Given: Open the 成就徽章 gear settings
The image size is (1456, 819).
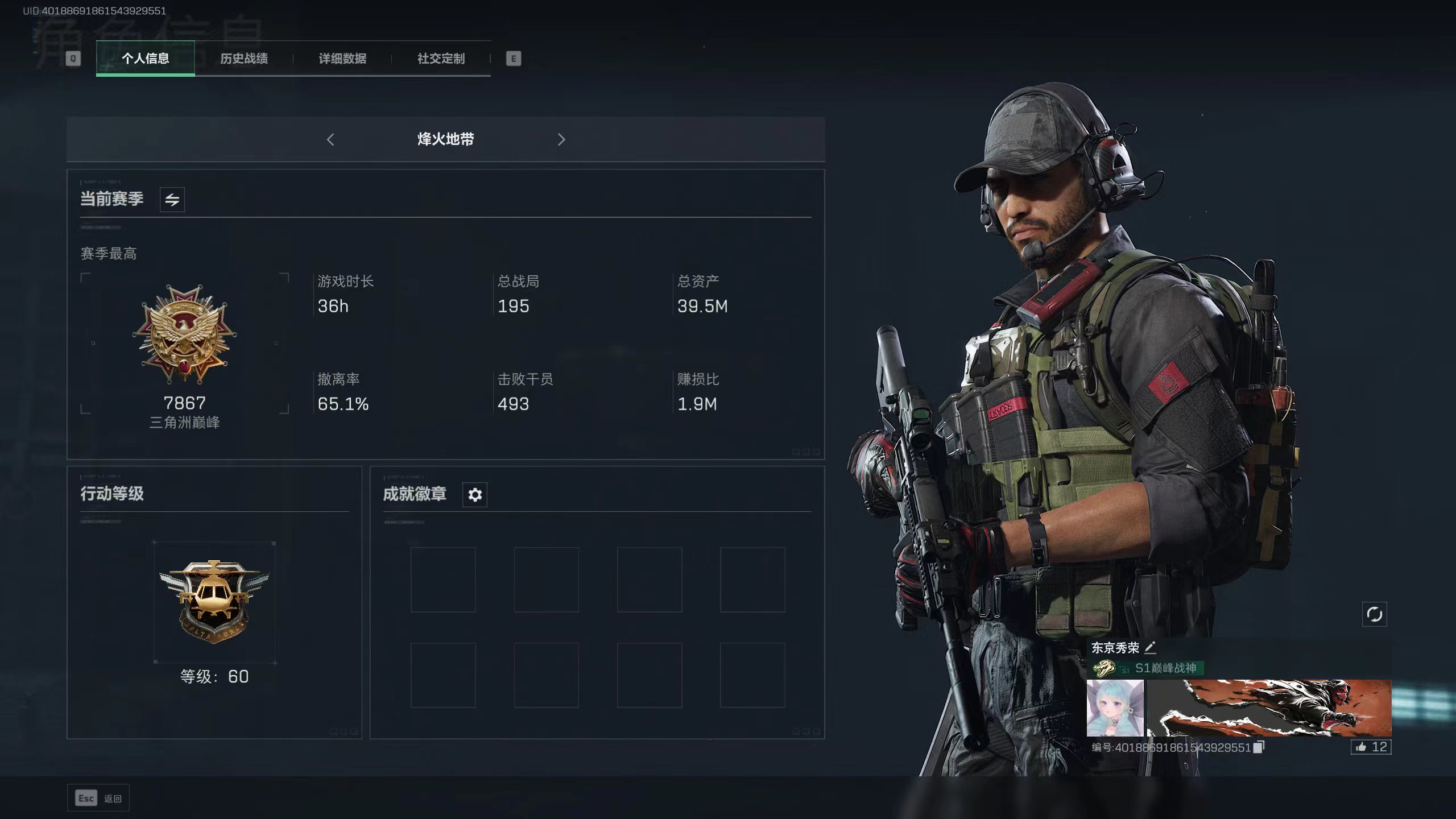Looking at the screenshot, I should click(475, 495).
